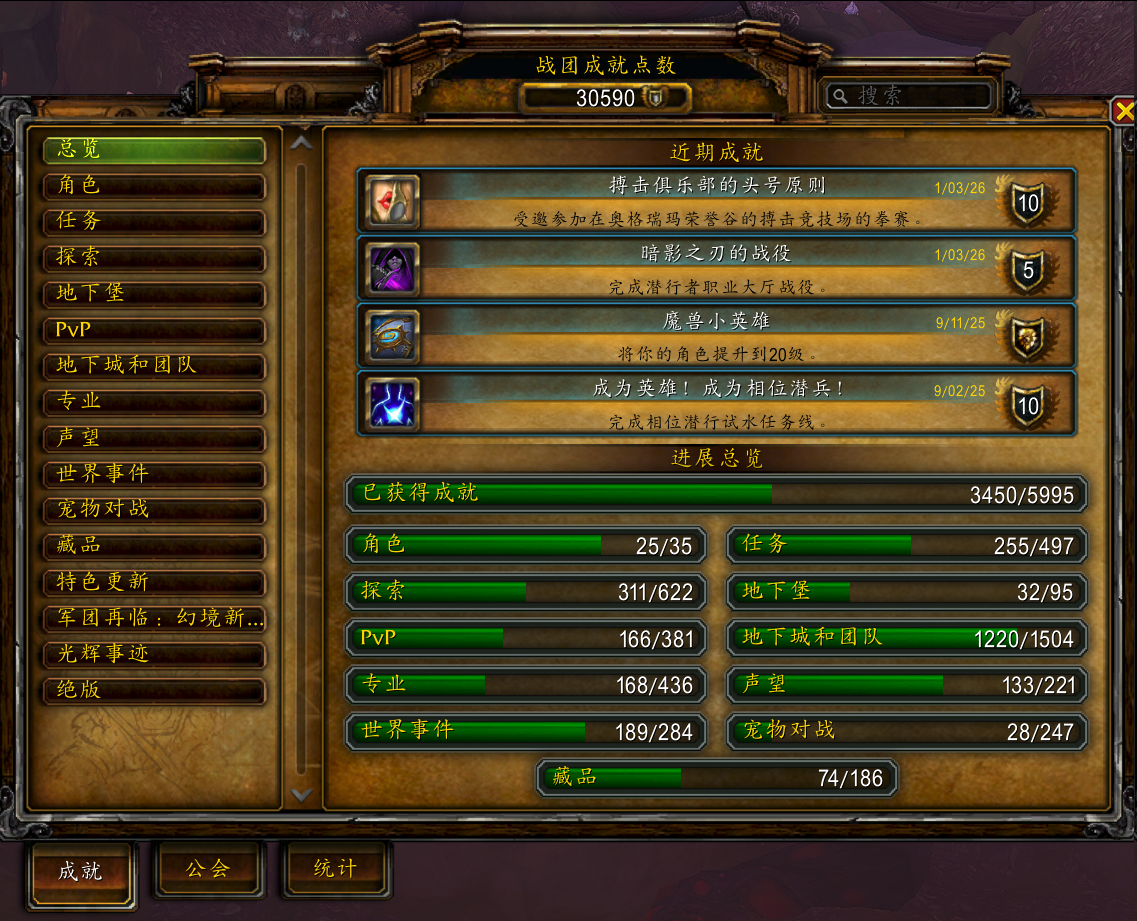Close the achievements window
This screenshot has height=921, width=1137.
click(1124, 110)
